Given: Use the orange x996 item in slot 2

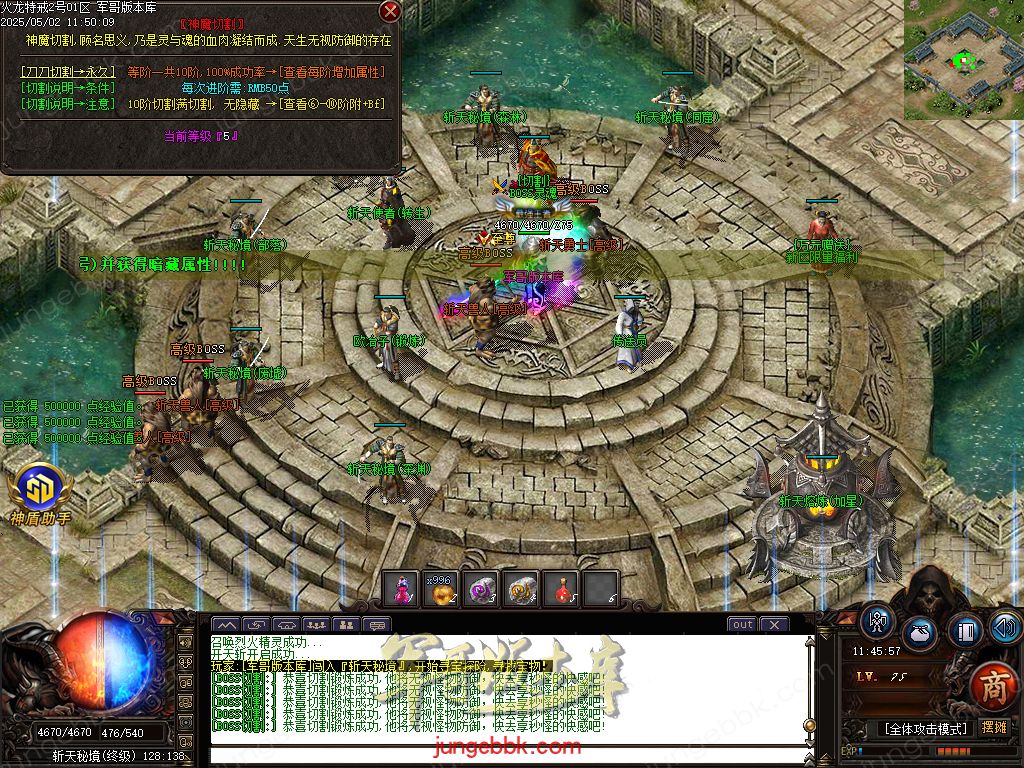Looking at the screenshot, I should click(439, 589).
